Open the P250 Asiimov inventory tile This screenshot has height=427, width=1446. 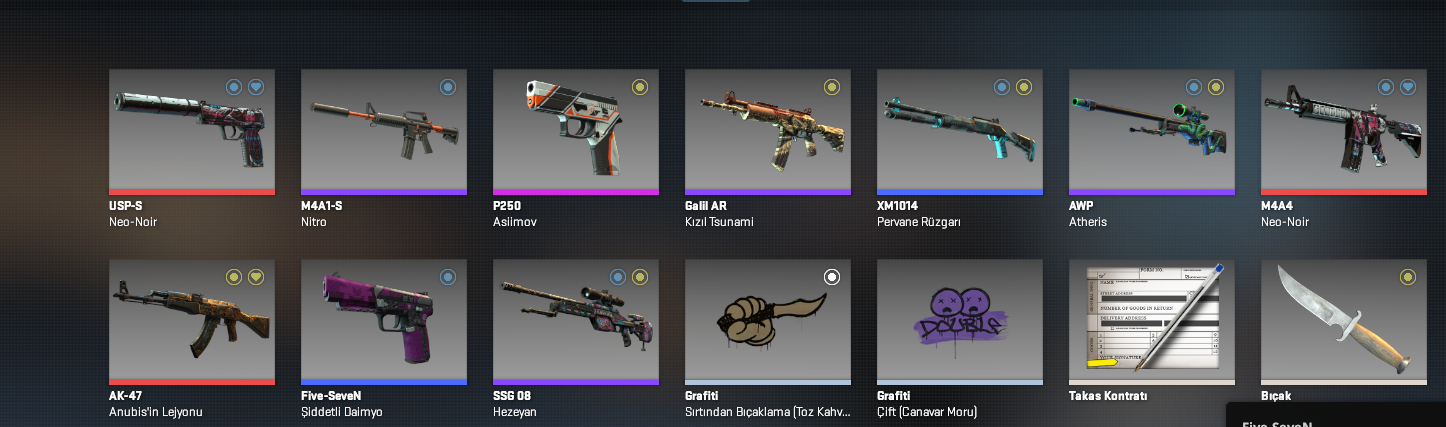coord(575,130)
